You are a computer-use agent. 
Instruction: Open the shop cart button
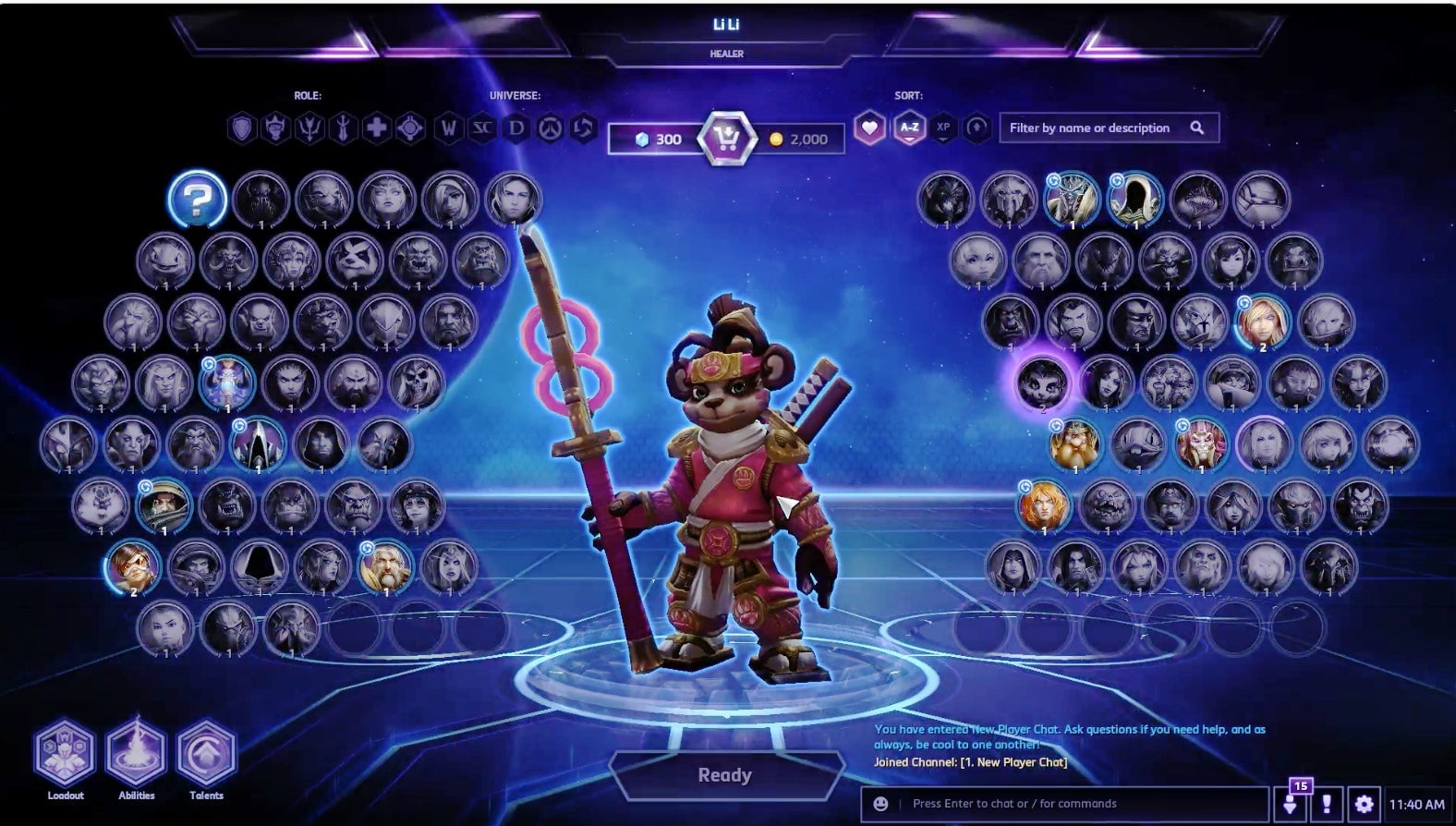tap(726, 140)
